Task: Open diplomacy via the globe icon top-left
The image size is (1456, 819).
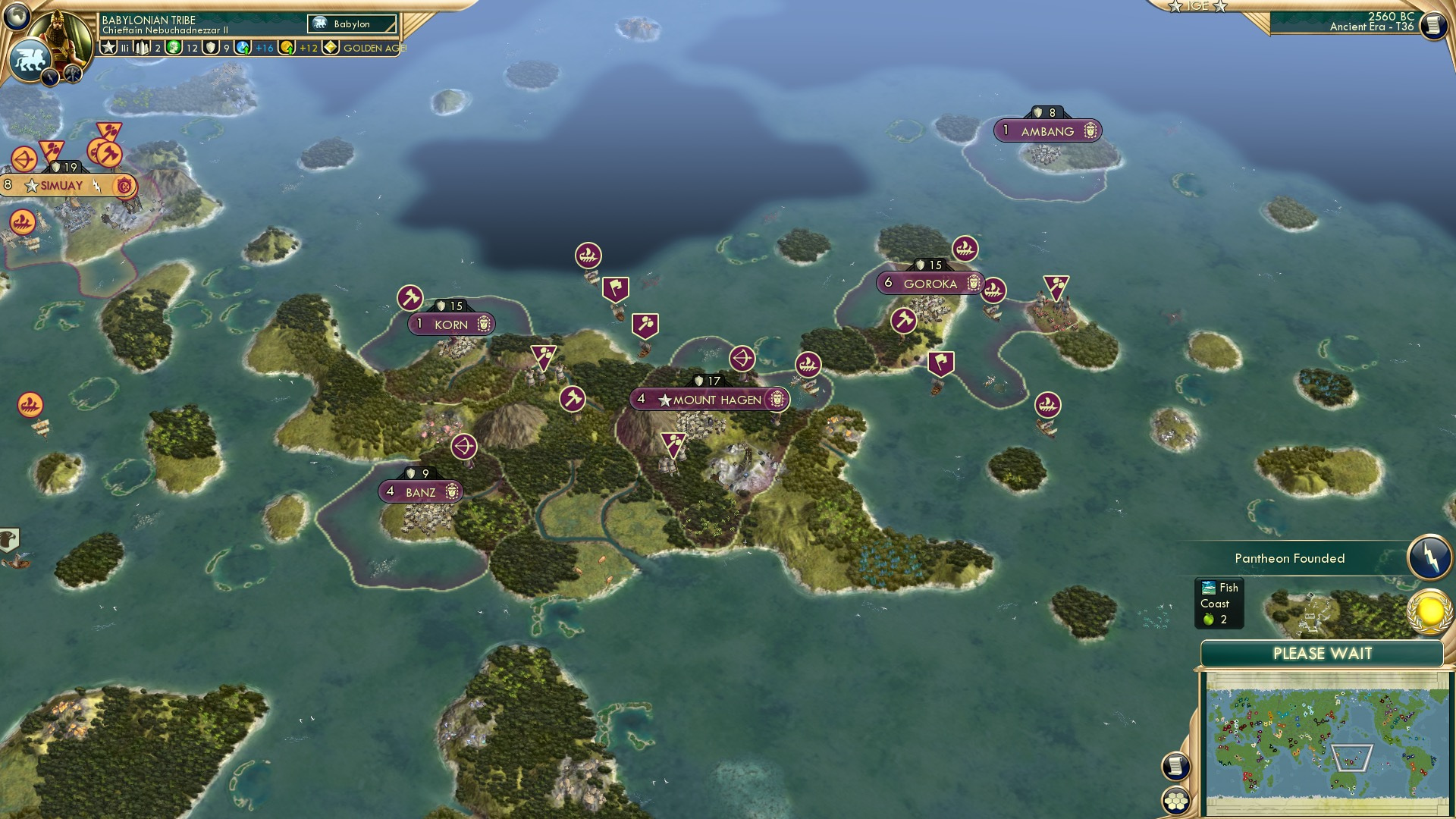Action: point(17,17)
